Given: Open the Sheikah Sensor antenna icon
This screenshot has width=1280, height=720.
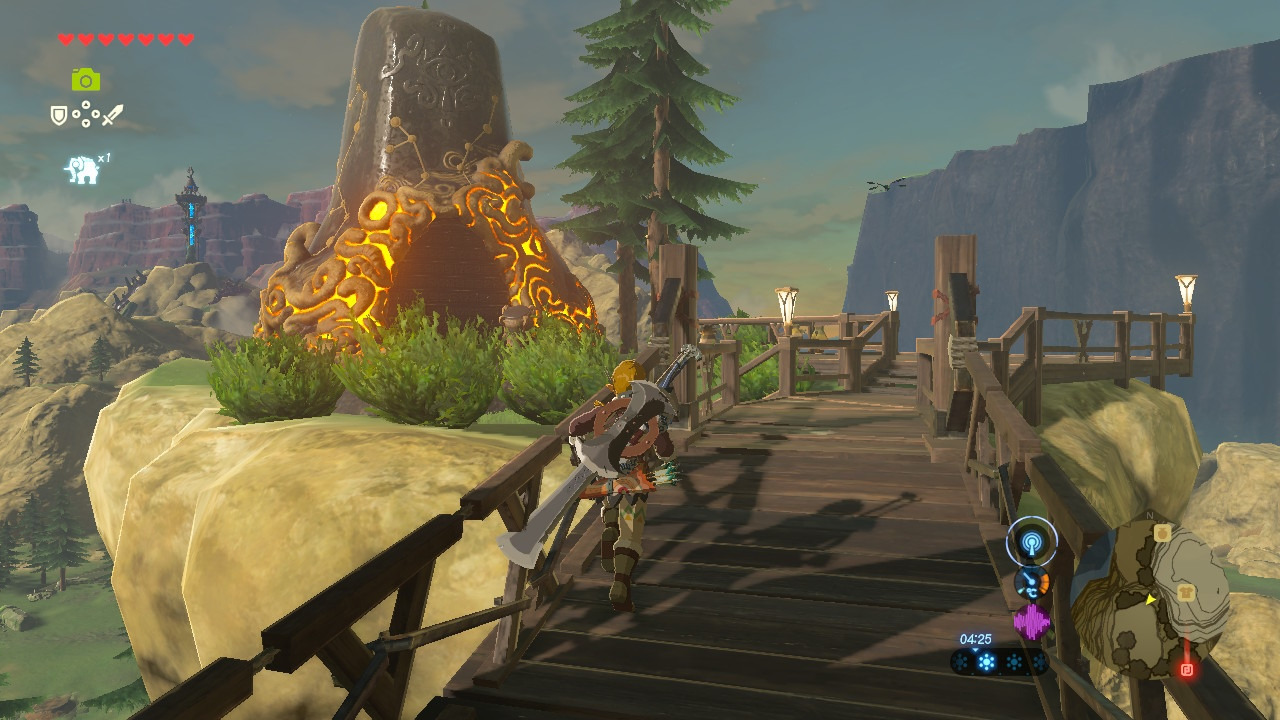Looking at the screenshot, I should point(1032,542).
